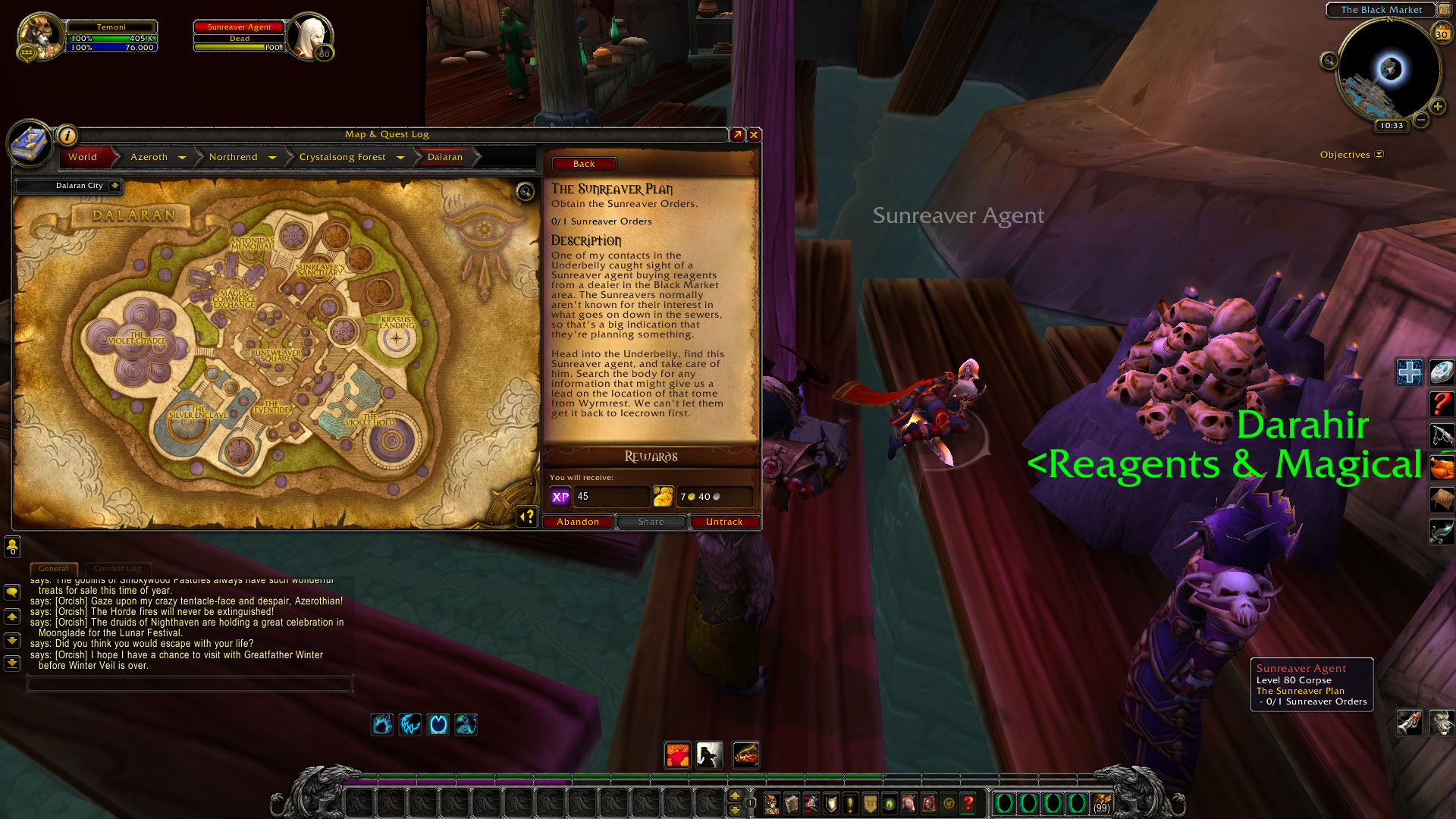Viewport: 1456px width, 819px height.
Task: Click the map magnifier tracking button
Action: [x=525, y=191]
